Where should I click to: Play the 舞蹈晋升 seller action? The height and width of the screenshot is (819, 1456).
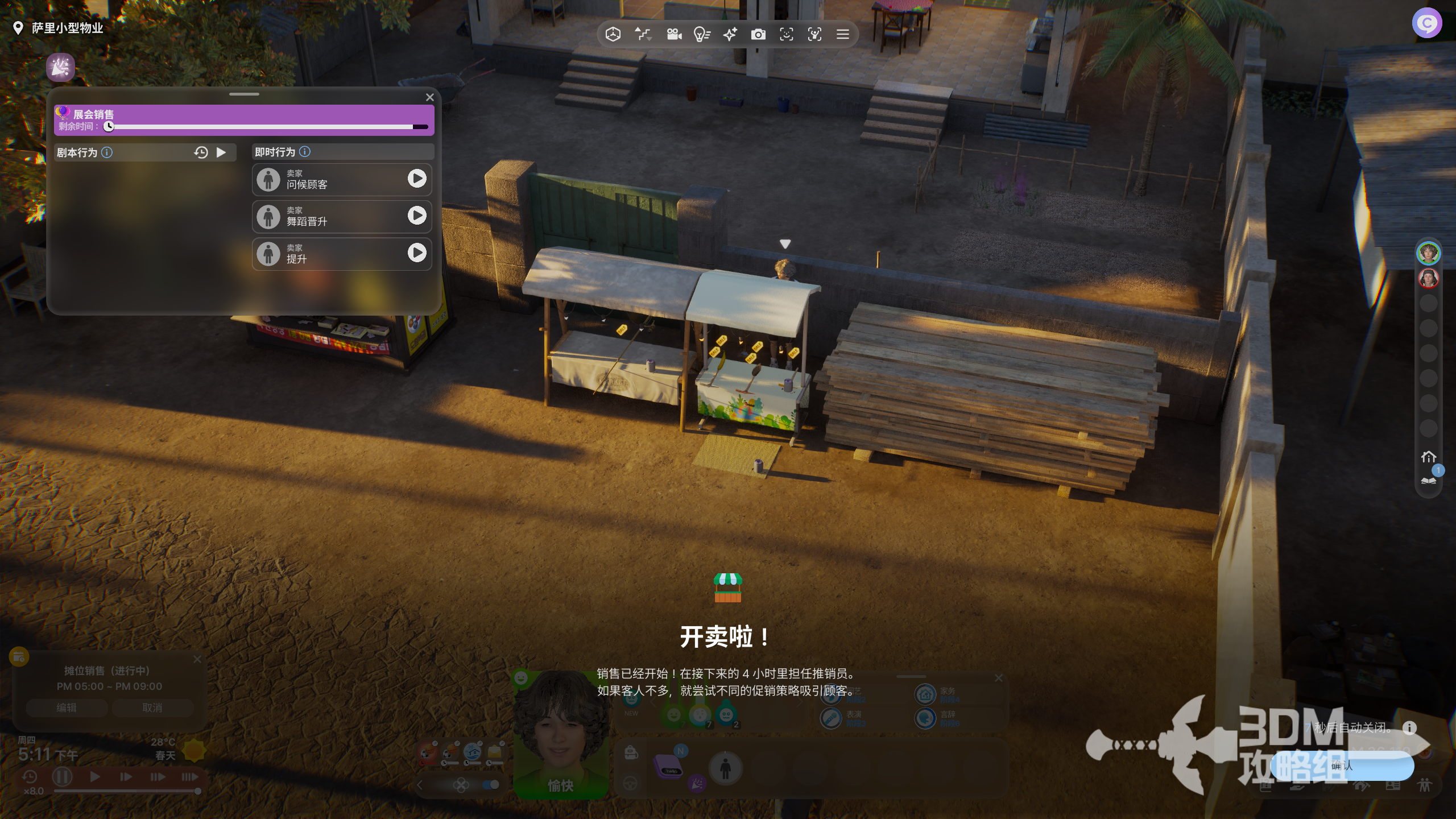417,216
